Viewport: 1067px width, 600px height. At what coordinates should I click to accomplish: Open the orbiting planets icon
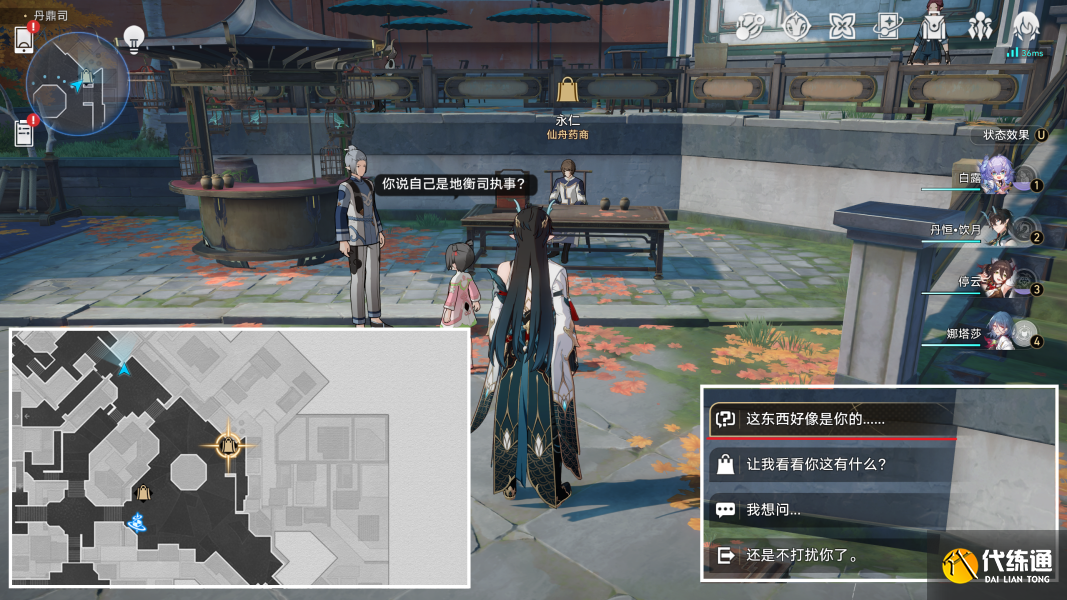[x=750, y=27]
